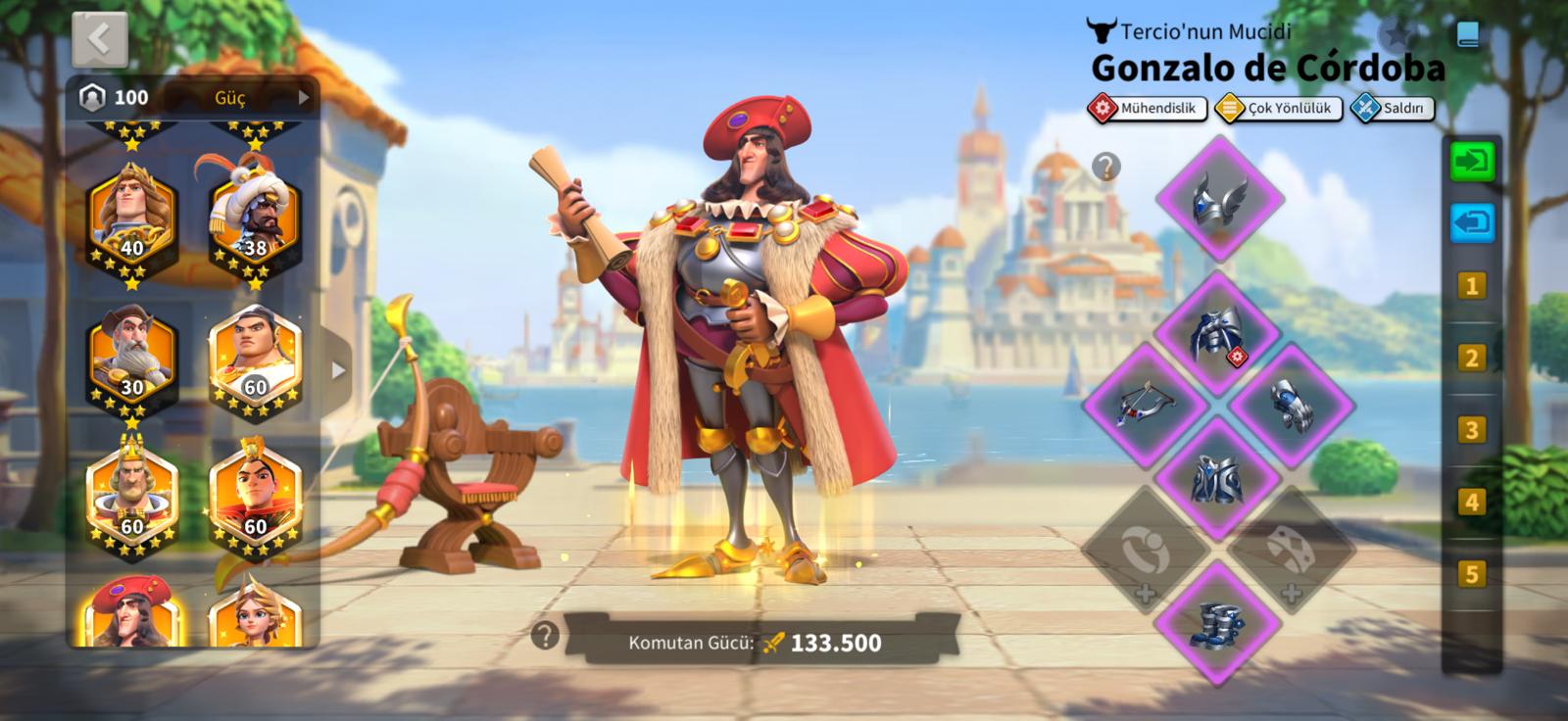Select the crossbow weapon slot
The image size is (1568, 721).
tap(1145, 403)
